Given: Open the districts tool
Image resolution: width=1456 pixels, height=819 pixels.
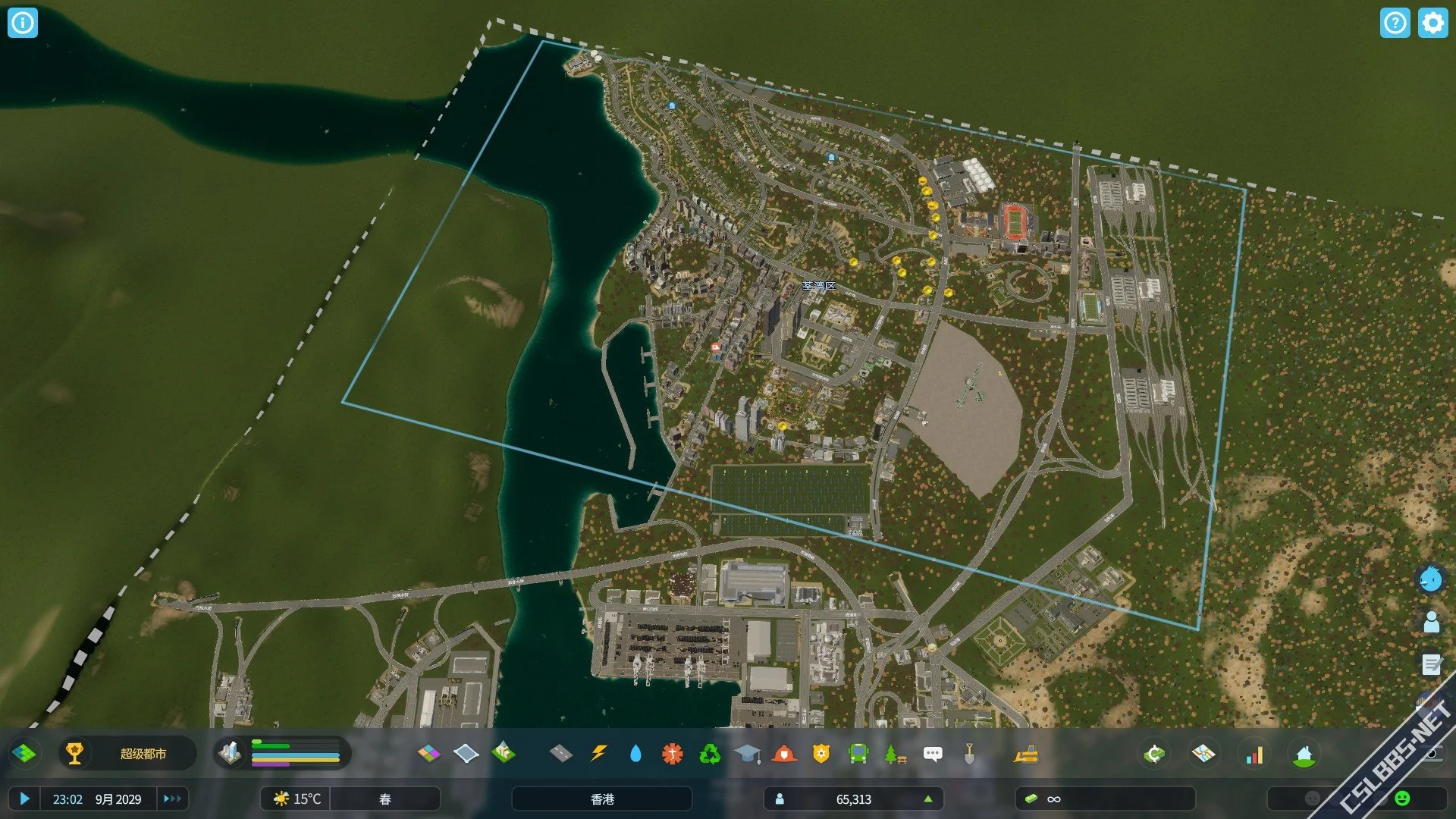Looking at the screenshot, I should pyautogui.click(x=466, y=753).
